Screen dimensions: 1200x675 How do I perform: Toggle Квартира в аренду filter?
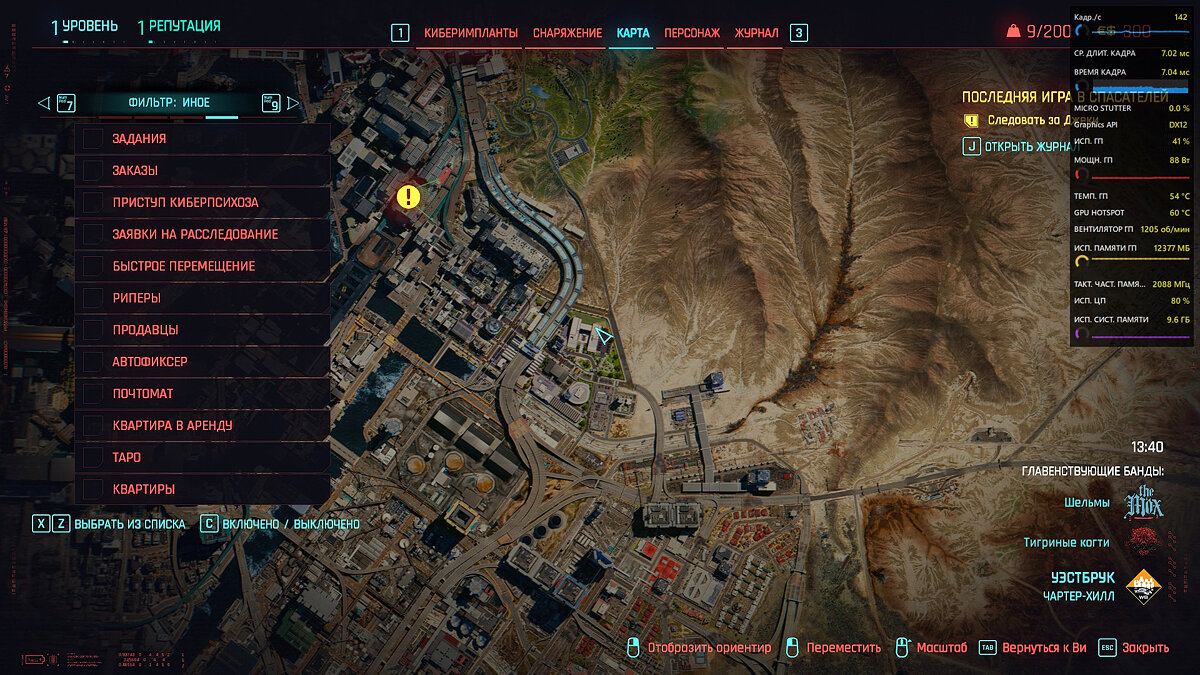94,425
